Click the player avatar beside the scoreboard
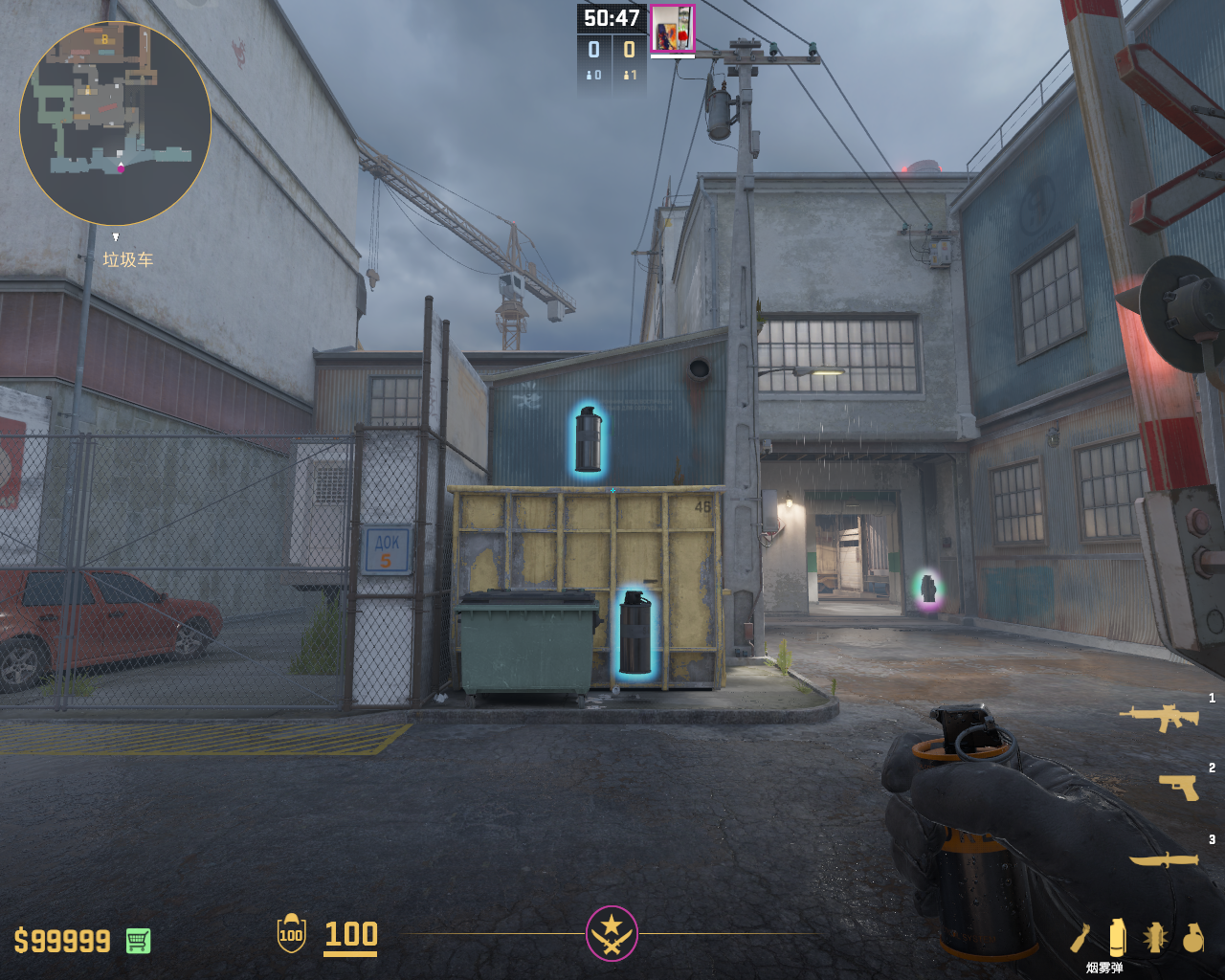This screenshot has height=980, width=1225. point(673,28)
